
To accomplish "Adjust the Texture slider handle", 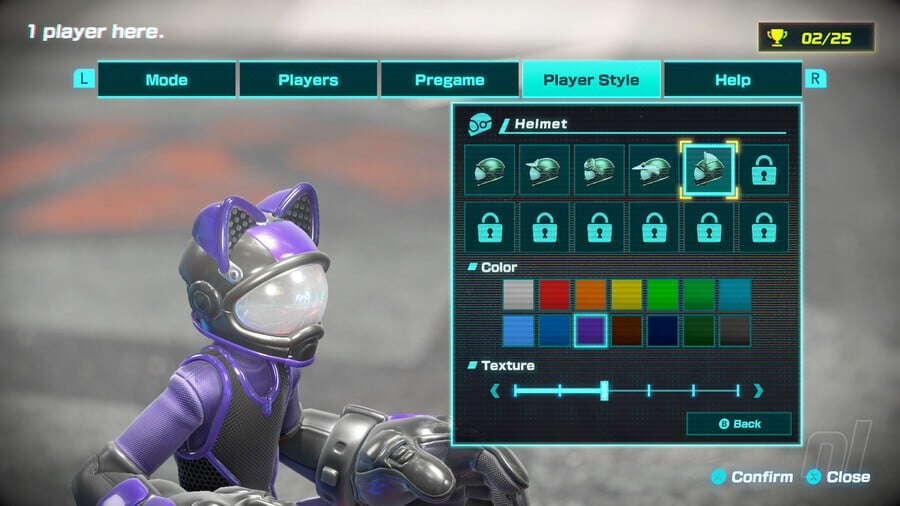I will [x=604, y=391].
